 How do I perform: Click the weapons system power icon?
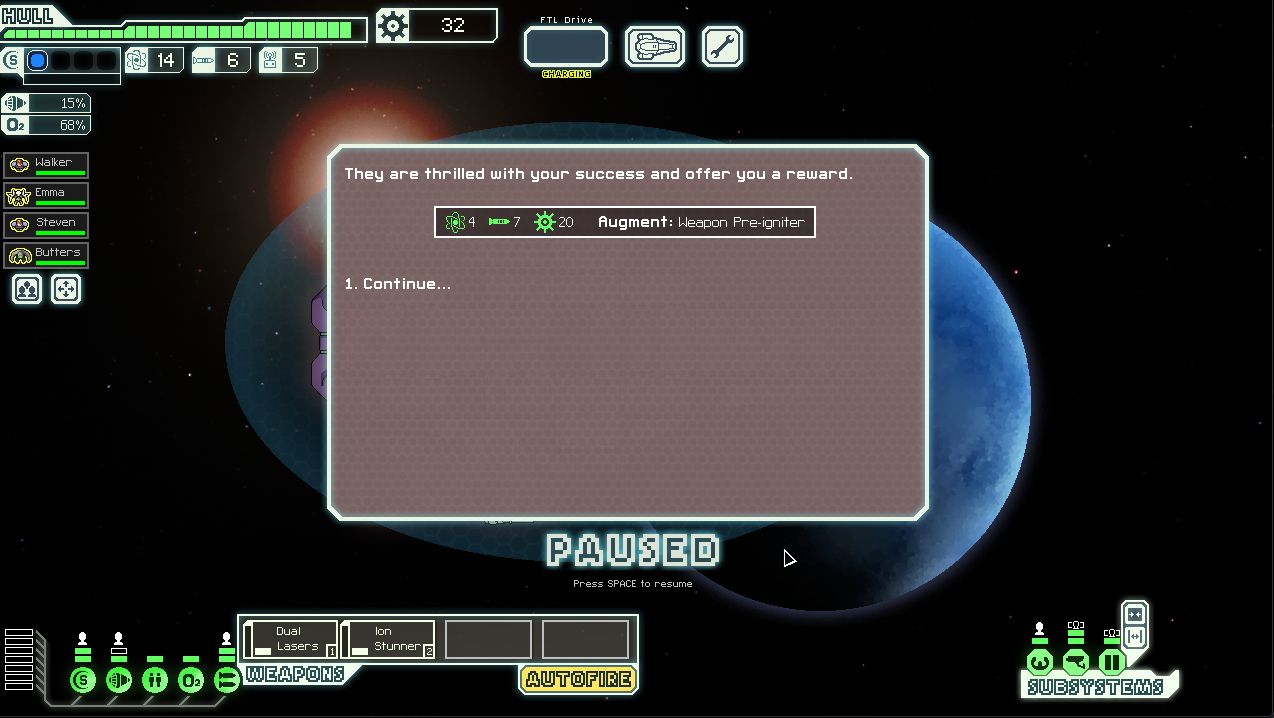227,681
